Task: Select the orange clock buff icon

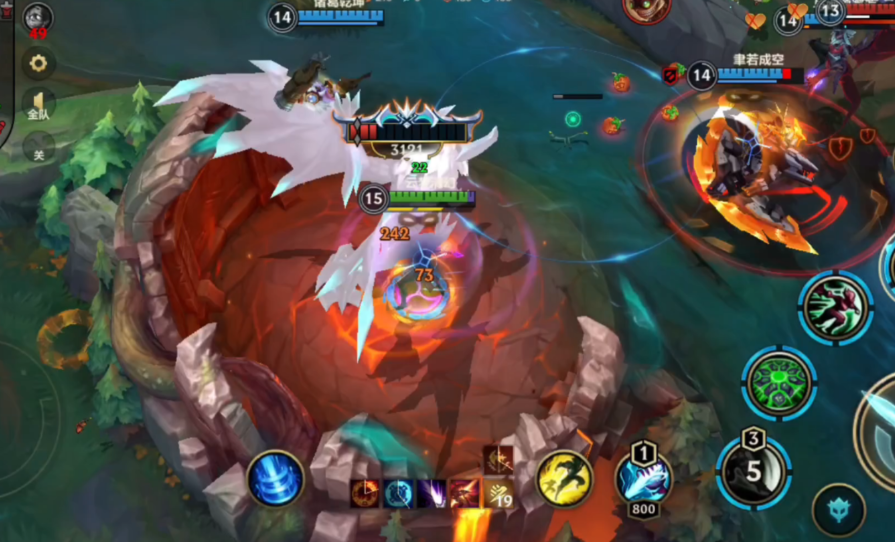Action: point(365,493)
